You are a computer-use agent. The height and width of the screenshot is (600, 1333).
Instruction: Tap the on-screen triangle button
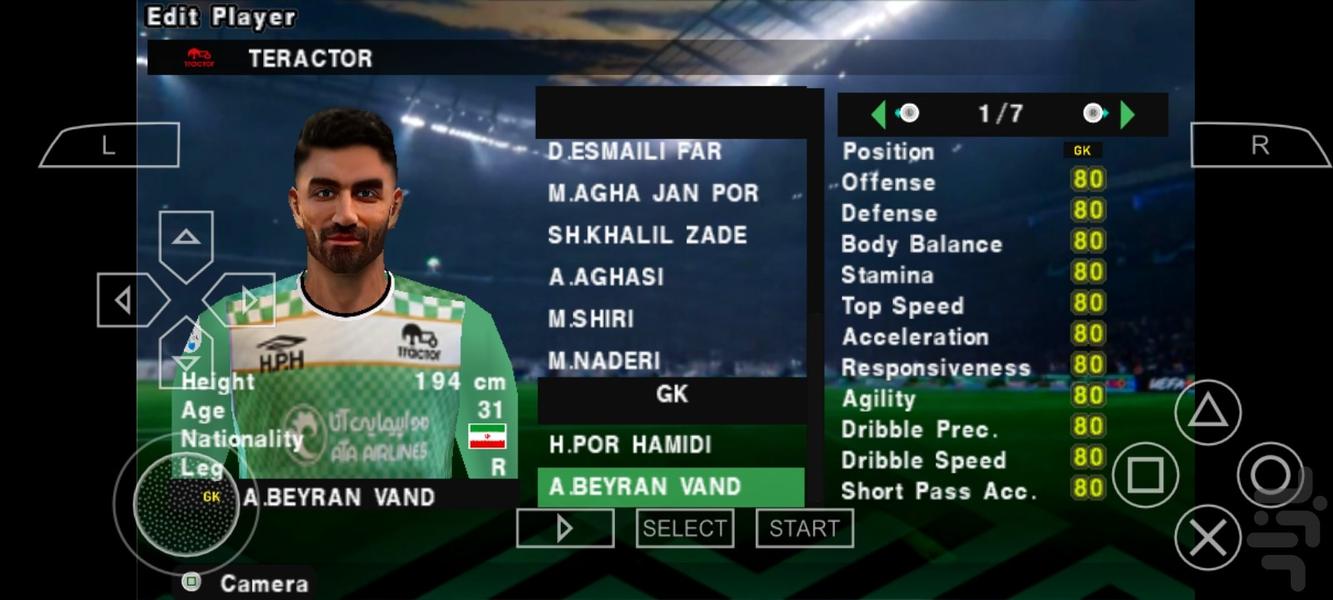tap(1207, 411)
